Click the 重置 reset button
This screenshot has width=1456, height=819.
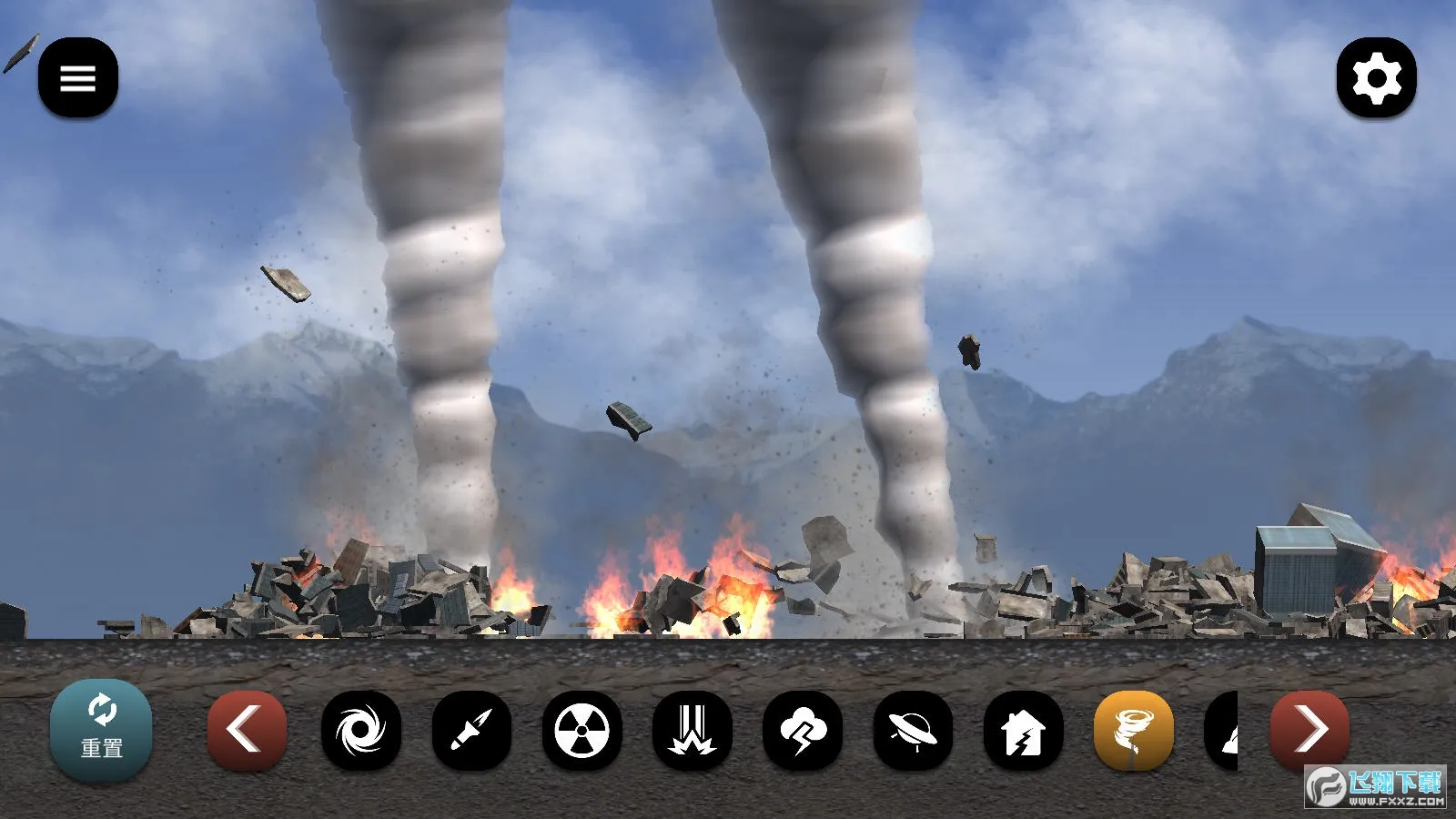tap(101, 730)
